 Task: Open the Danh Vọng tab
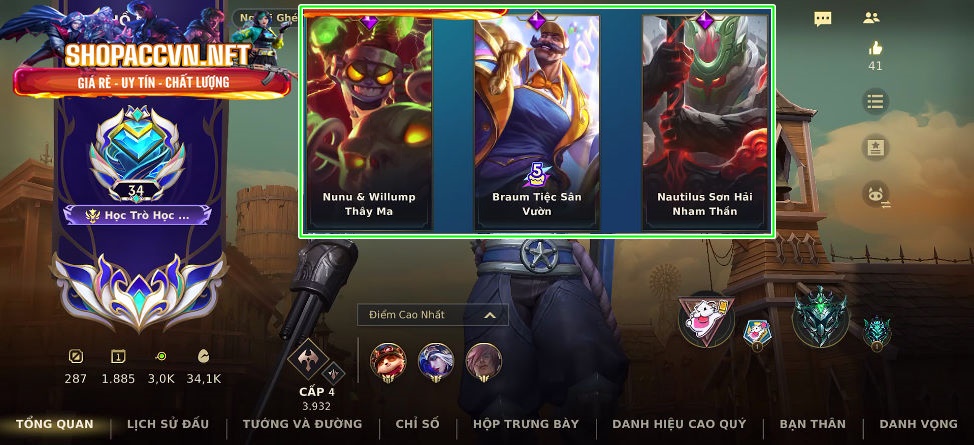pyautogui.click(x=917, y=424)
